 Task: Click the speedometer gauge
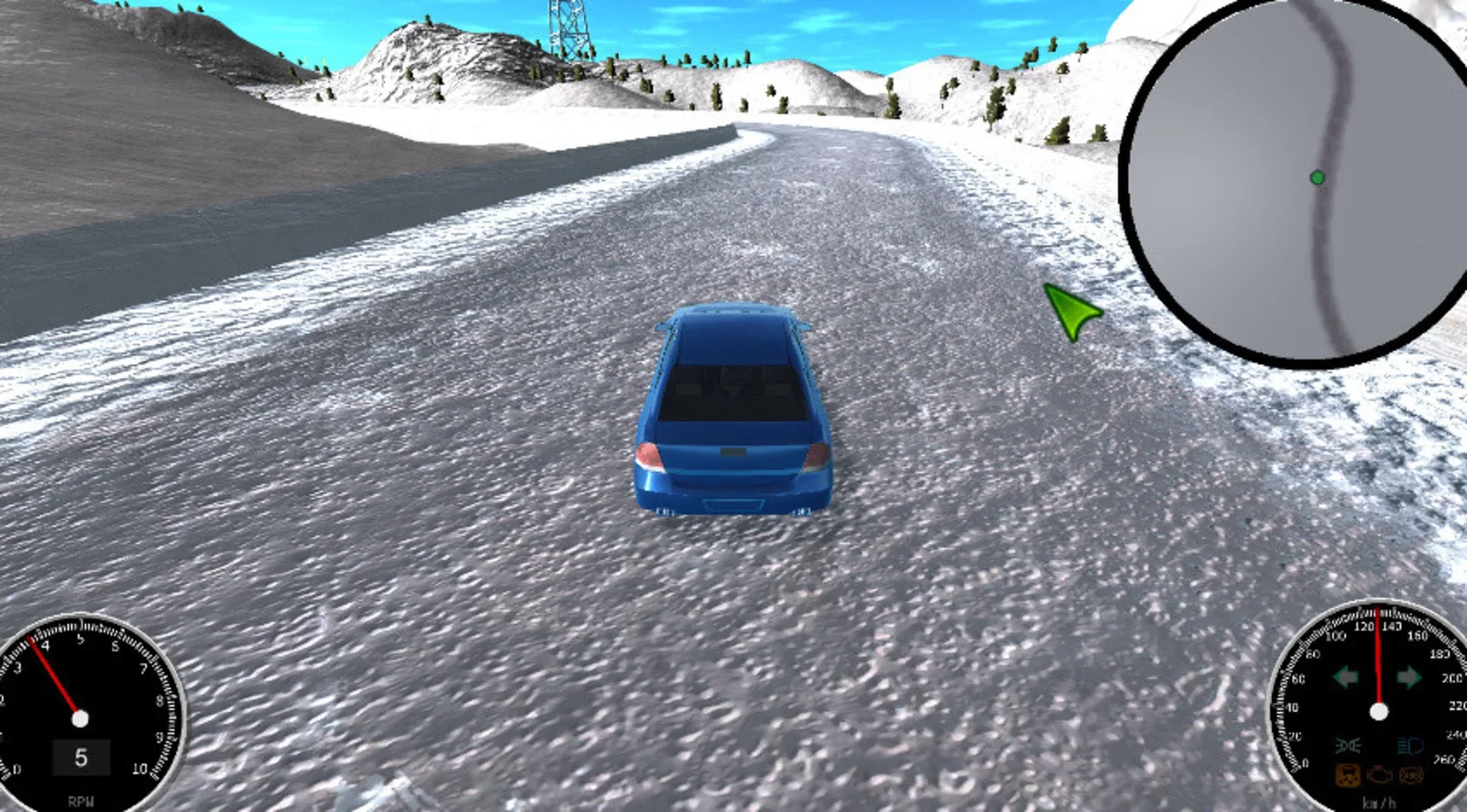[1379, 710]
